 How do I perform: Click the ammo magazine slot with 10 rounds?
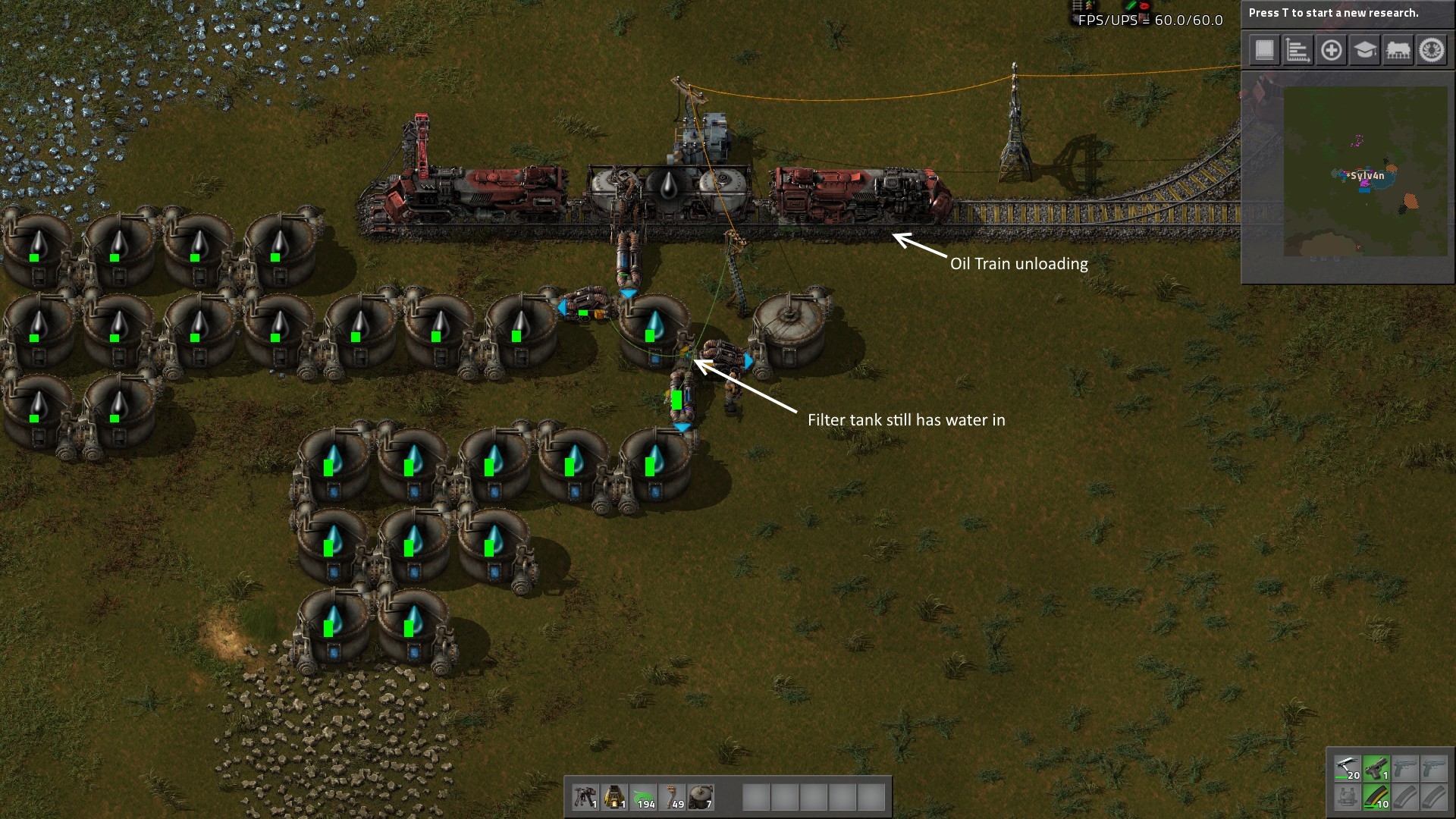coord(1376,798)
